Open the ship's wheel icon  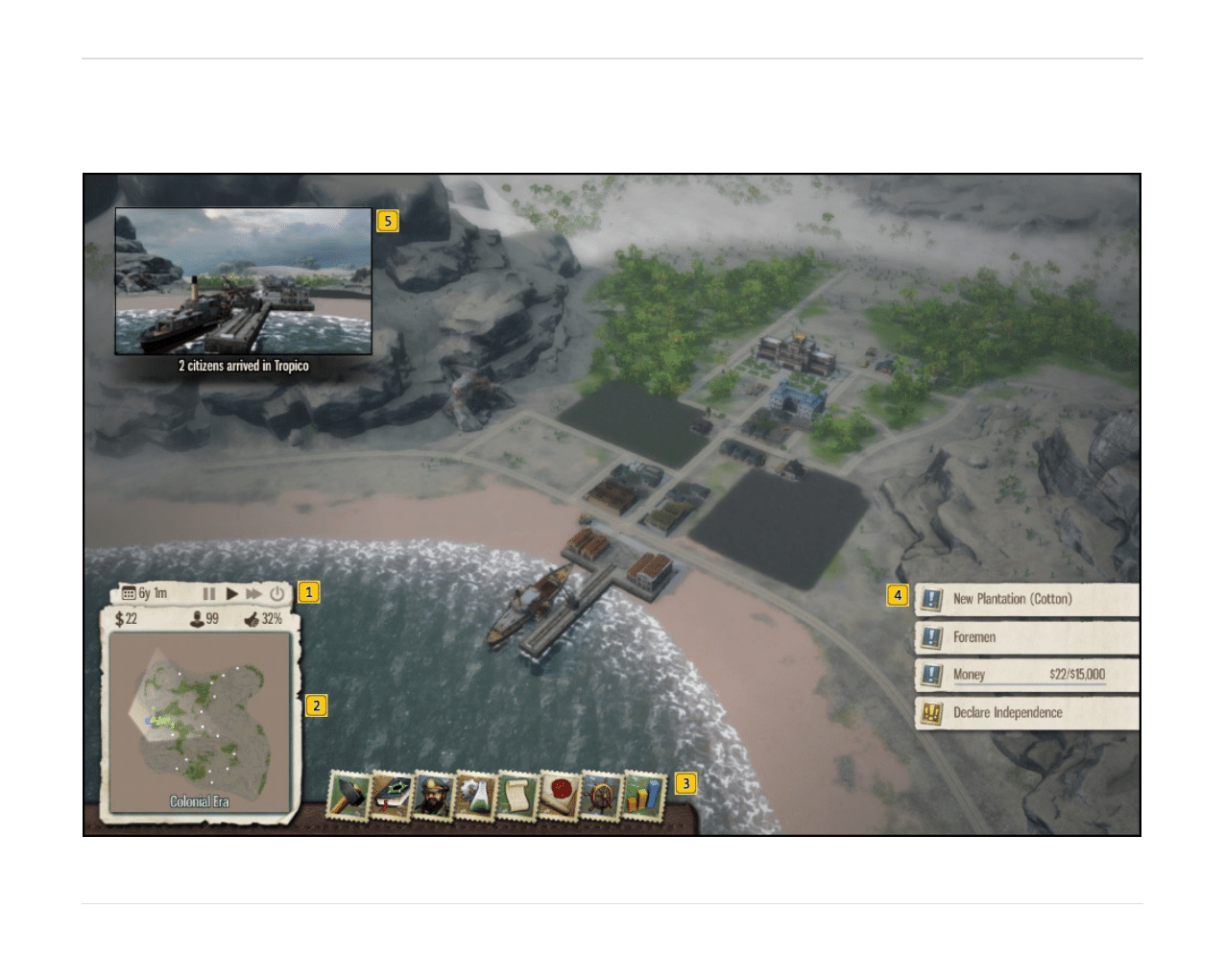coord(602,797)
